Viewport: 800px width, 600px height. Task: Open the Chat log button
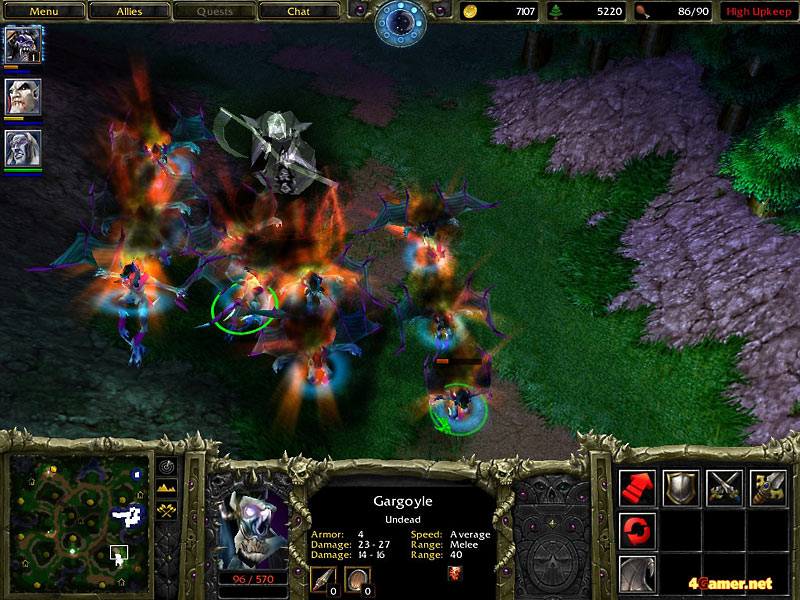298,12
